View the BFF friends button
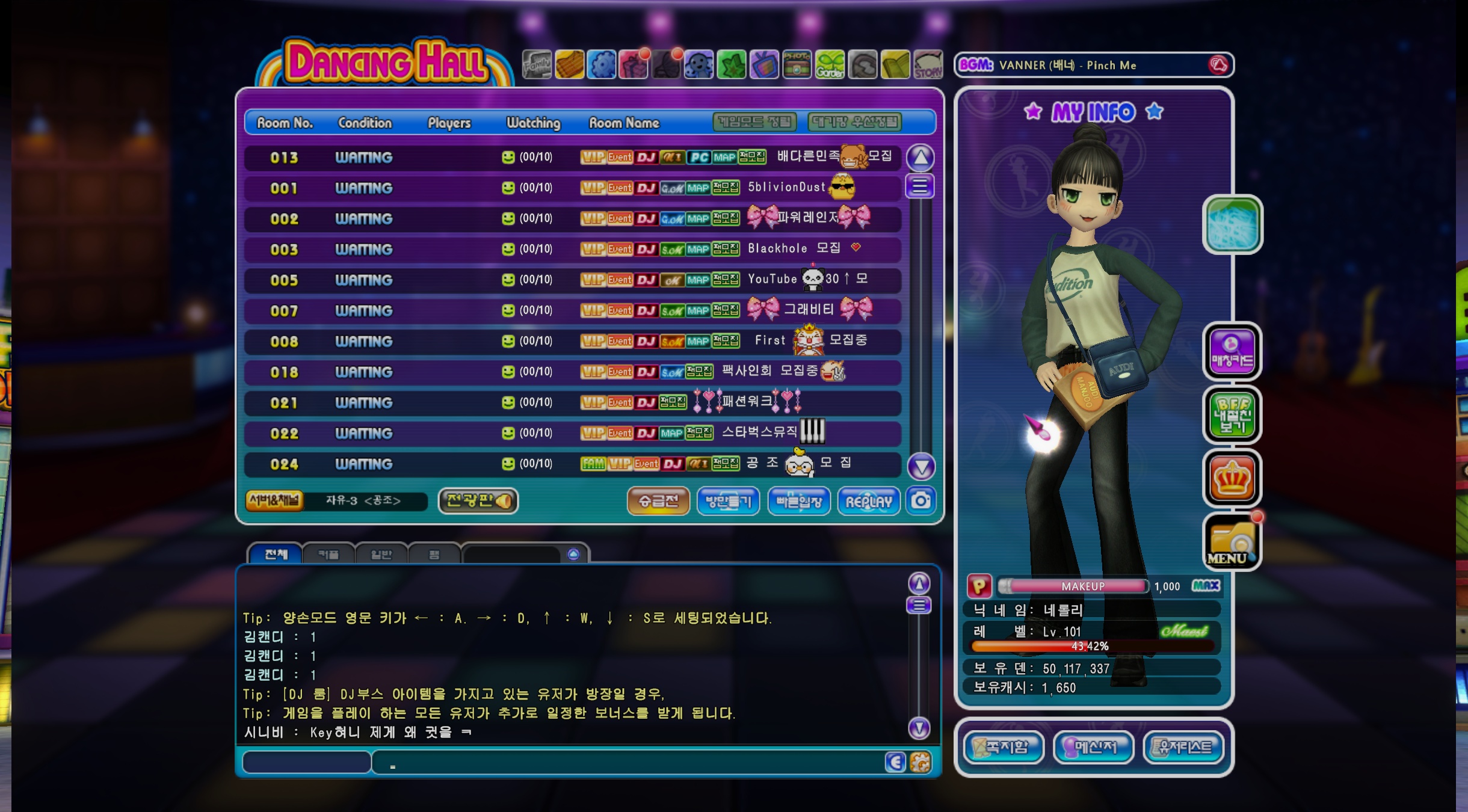Screen dimensions: 1468x812 (1232, 414)
